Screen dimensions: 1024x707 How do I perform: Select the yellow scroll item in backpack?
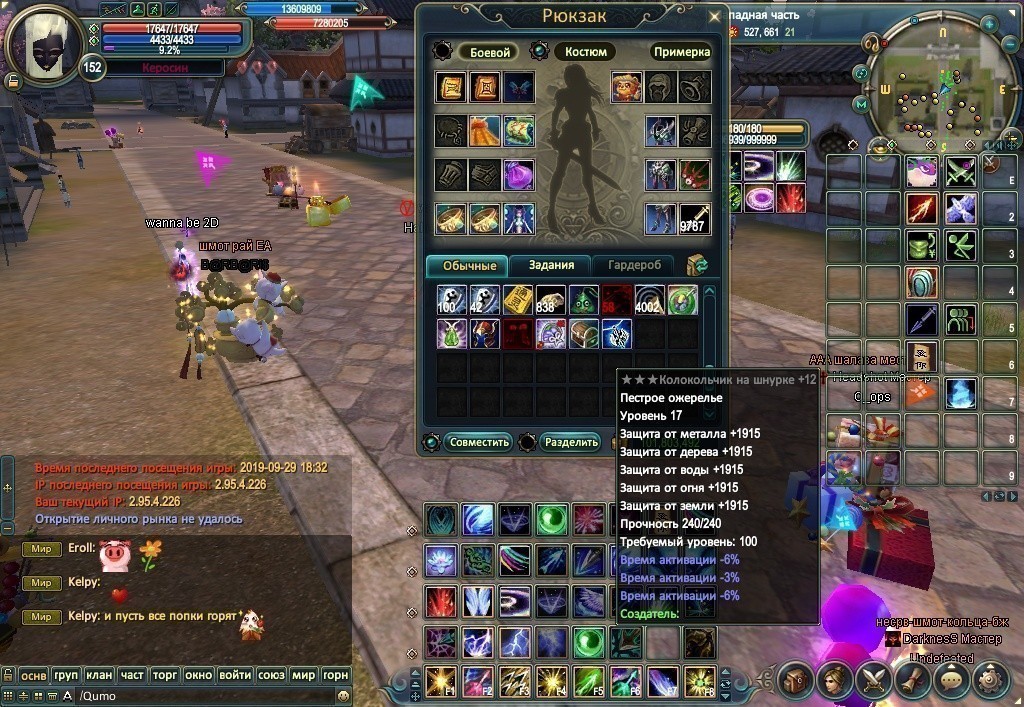point(517,299)
